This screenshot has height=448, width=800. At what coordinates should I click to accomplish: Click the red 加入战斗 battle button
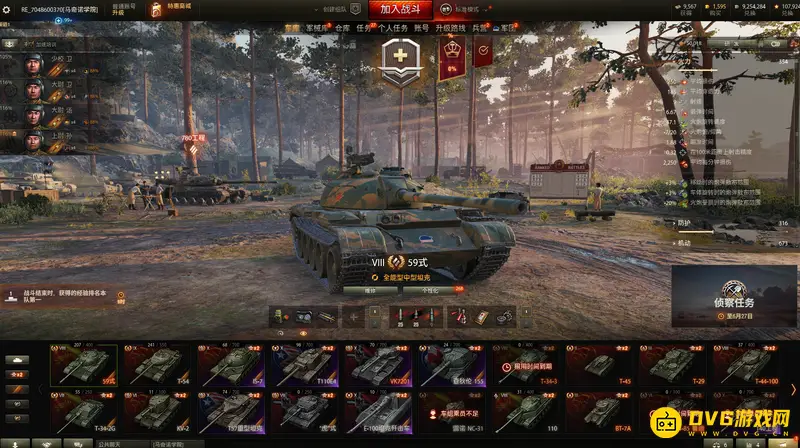[400, 9]
